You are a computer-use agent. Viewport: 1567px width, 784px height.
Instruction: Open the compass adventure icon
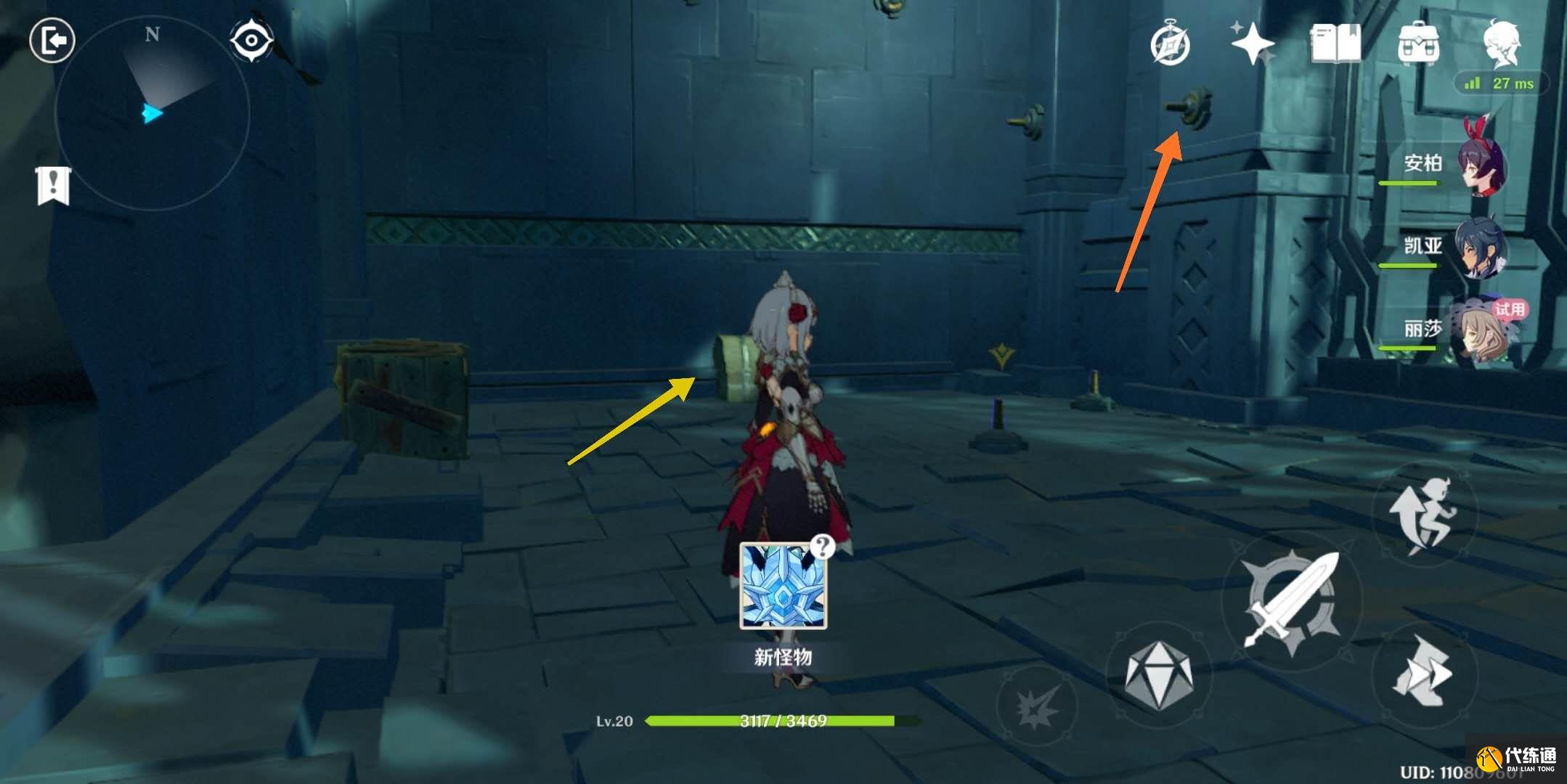tap(1170, 44)
